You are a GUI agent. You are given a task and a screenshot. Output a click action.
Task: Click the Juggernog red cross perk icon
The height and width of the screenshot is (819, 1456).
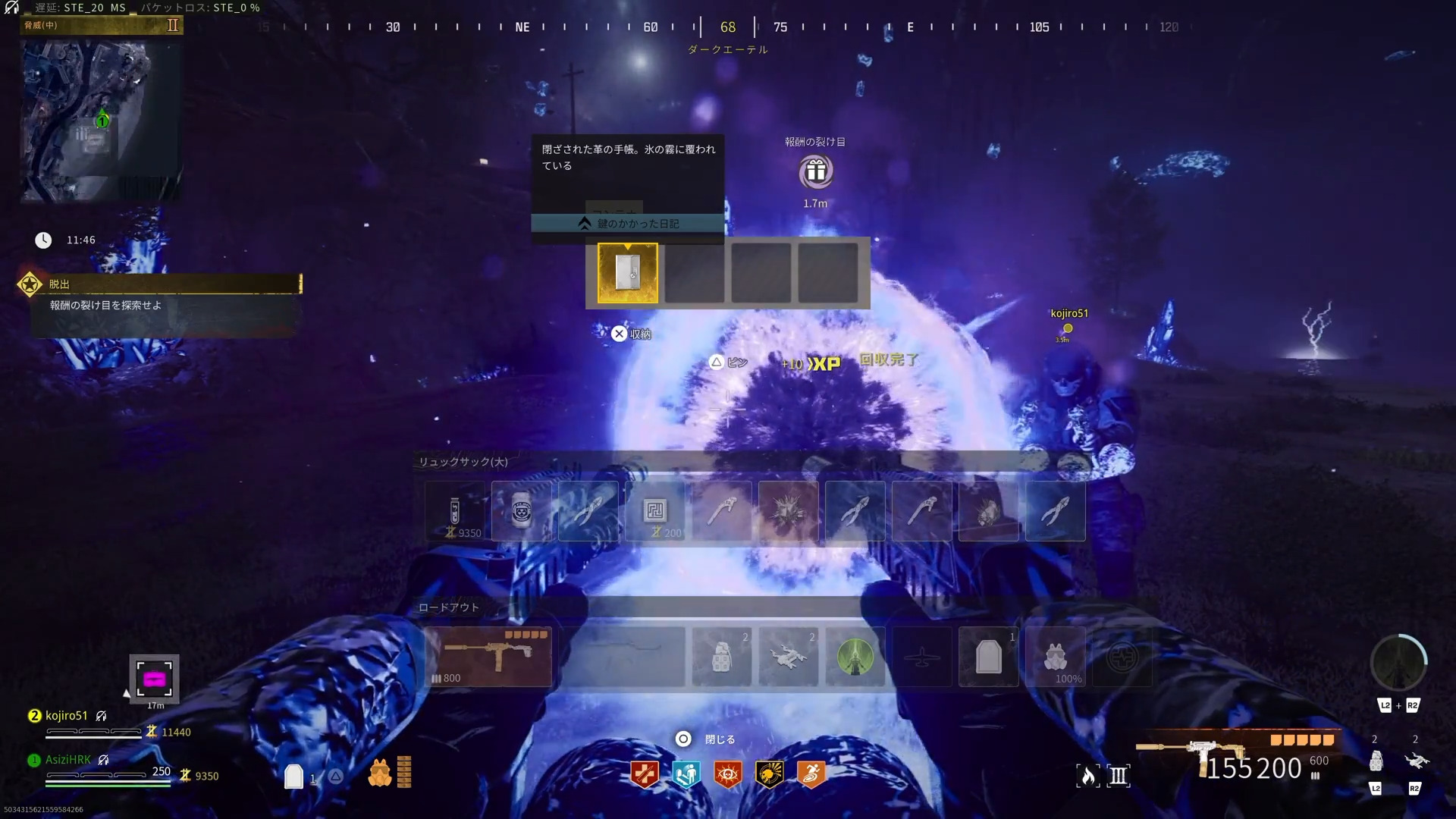pos(645,774)
